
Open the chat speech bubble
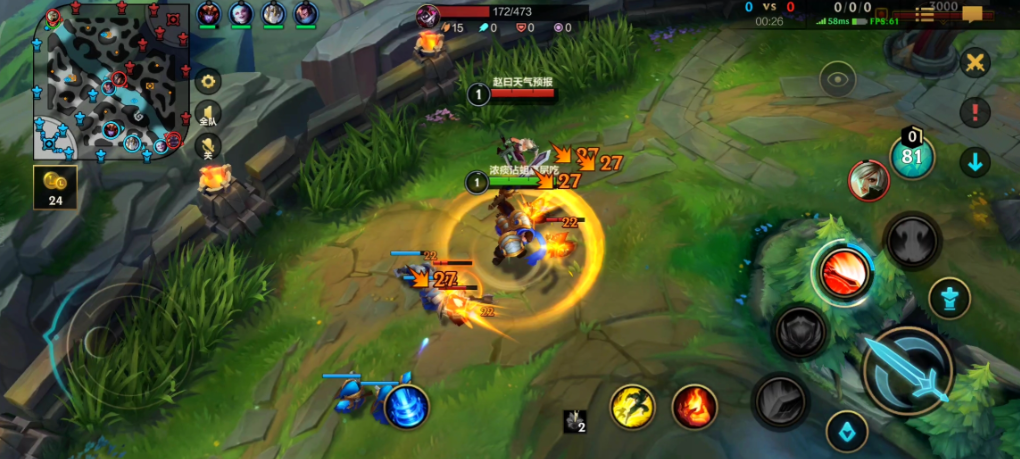tap(972, 15)
